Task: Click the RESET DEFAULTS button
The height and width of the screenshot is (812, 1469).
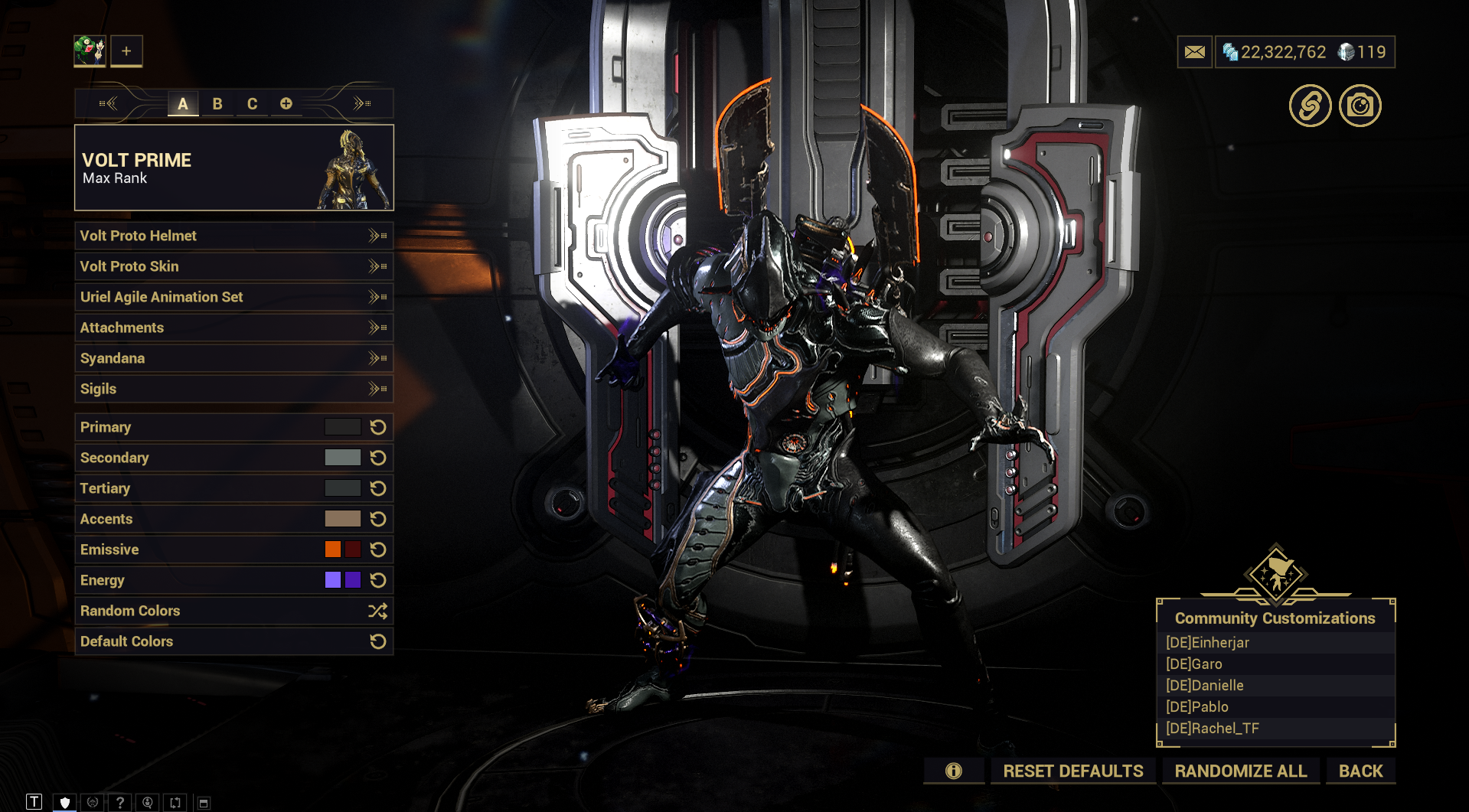Action: [1073, 771]
